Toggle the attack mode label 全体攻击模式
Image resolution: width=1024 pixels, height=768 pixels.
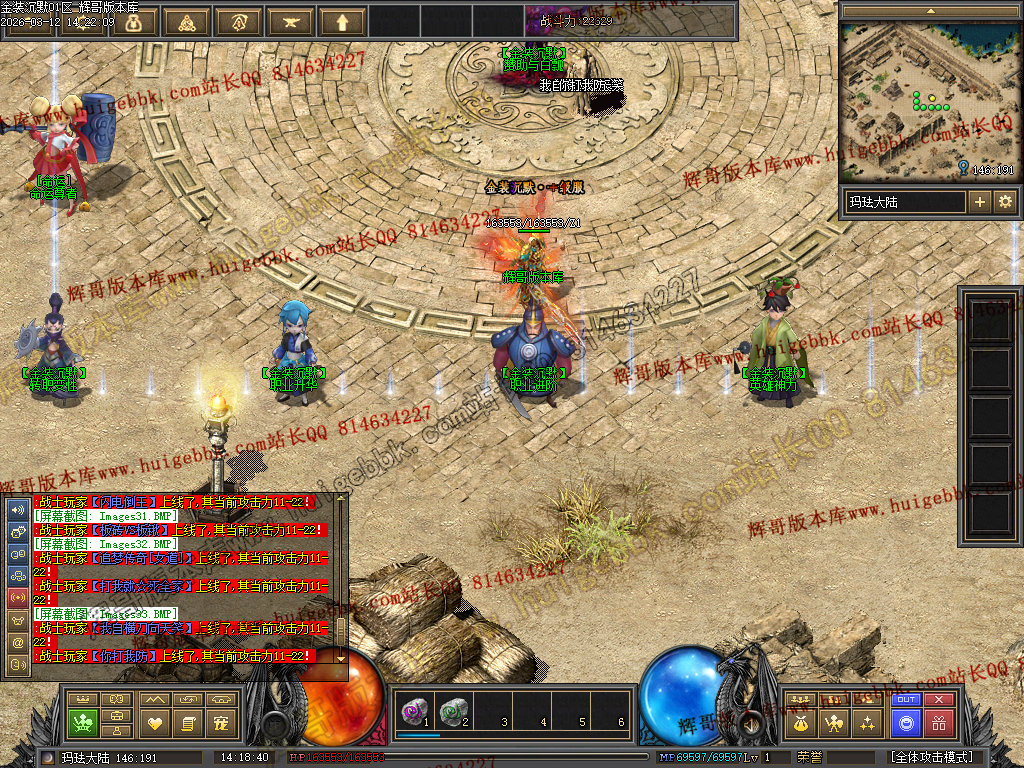[x=931, y=757]
